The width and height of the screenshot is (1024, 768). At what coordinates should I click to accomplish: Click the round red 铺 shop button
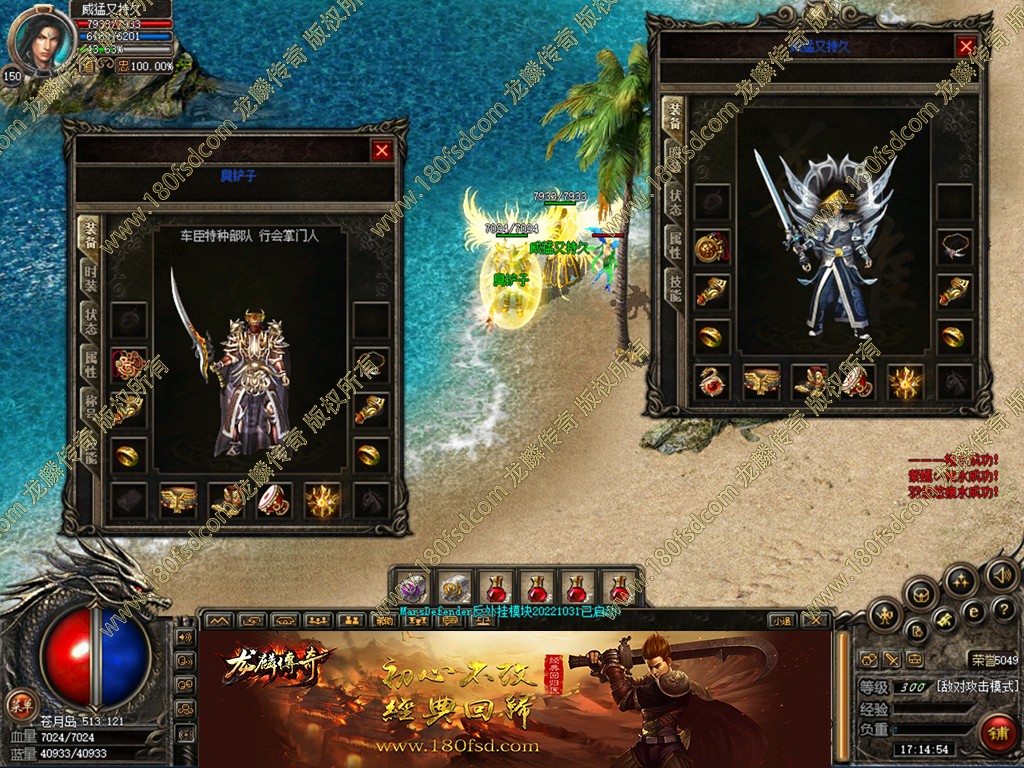pyautogui.click(x=996, y=733)
